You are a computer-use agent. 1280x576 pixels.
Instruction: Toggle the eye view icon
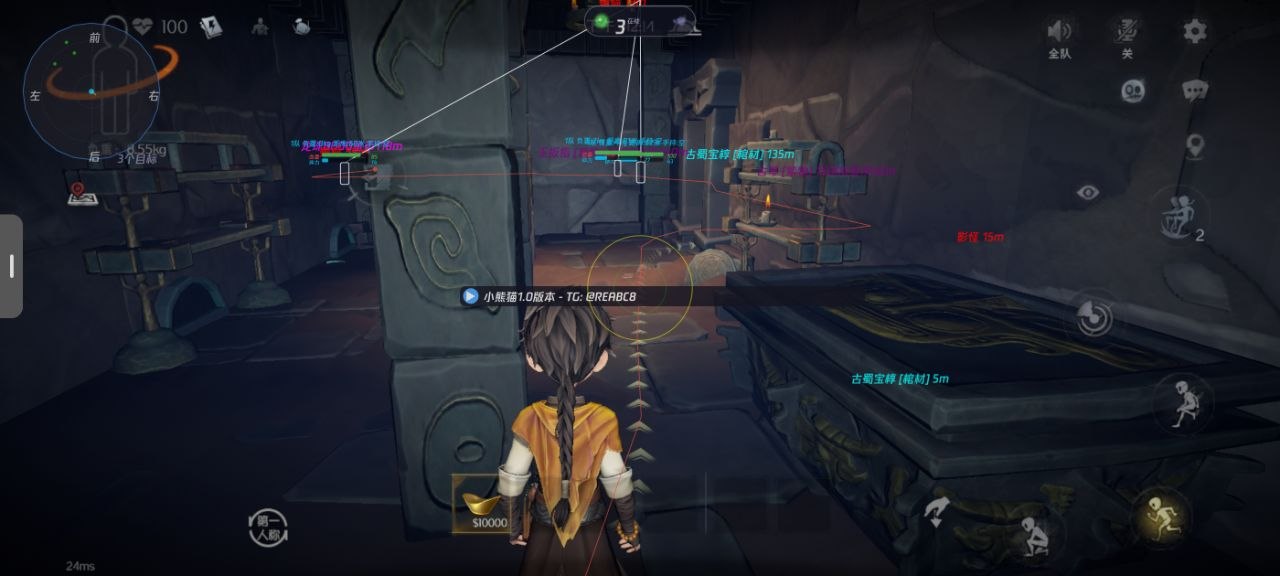tap(1088, 192)
